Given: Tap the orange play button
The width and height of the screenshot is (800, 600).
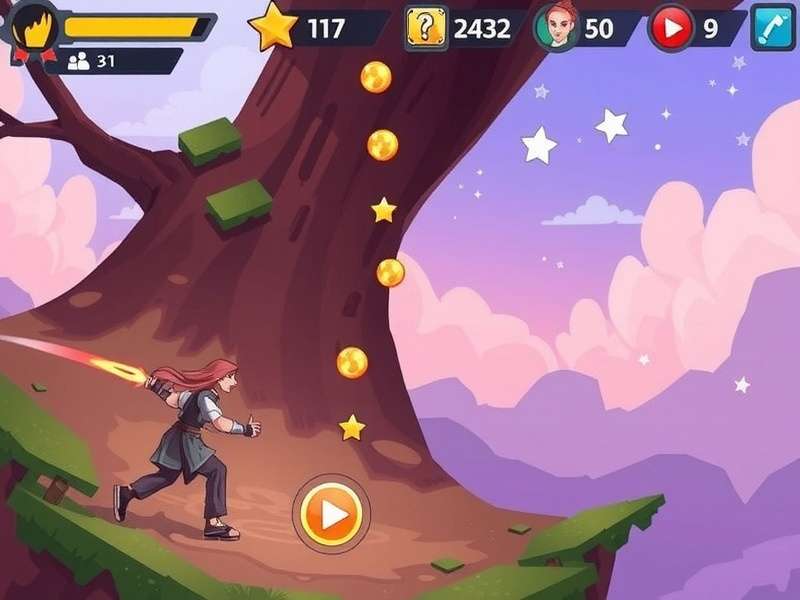Looking at the screenshot, I should click(x=331, y=514).
